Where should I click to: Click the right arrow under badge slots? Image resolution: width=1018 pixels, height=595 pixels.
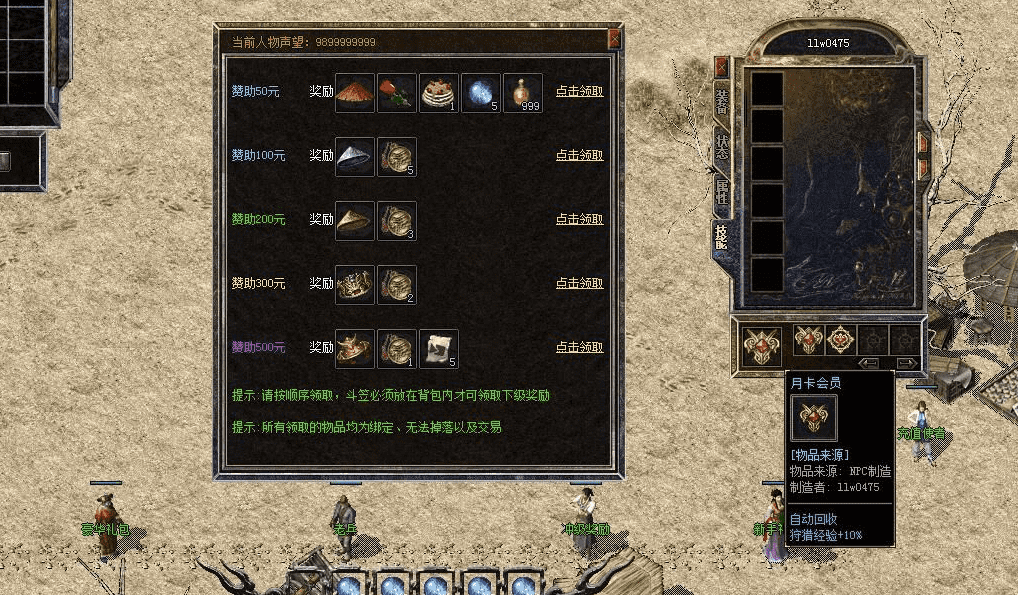pos(906,363)
